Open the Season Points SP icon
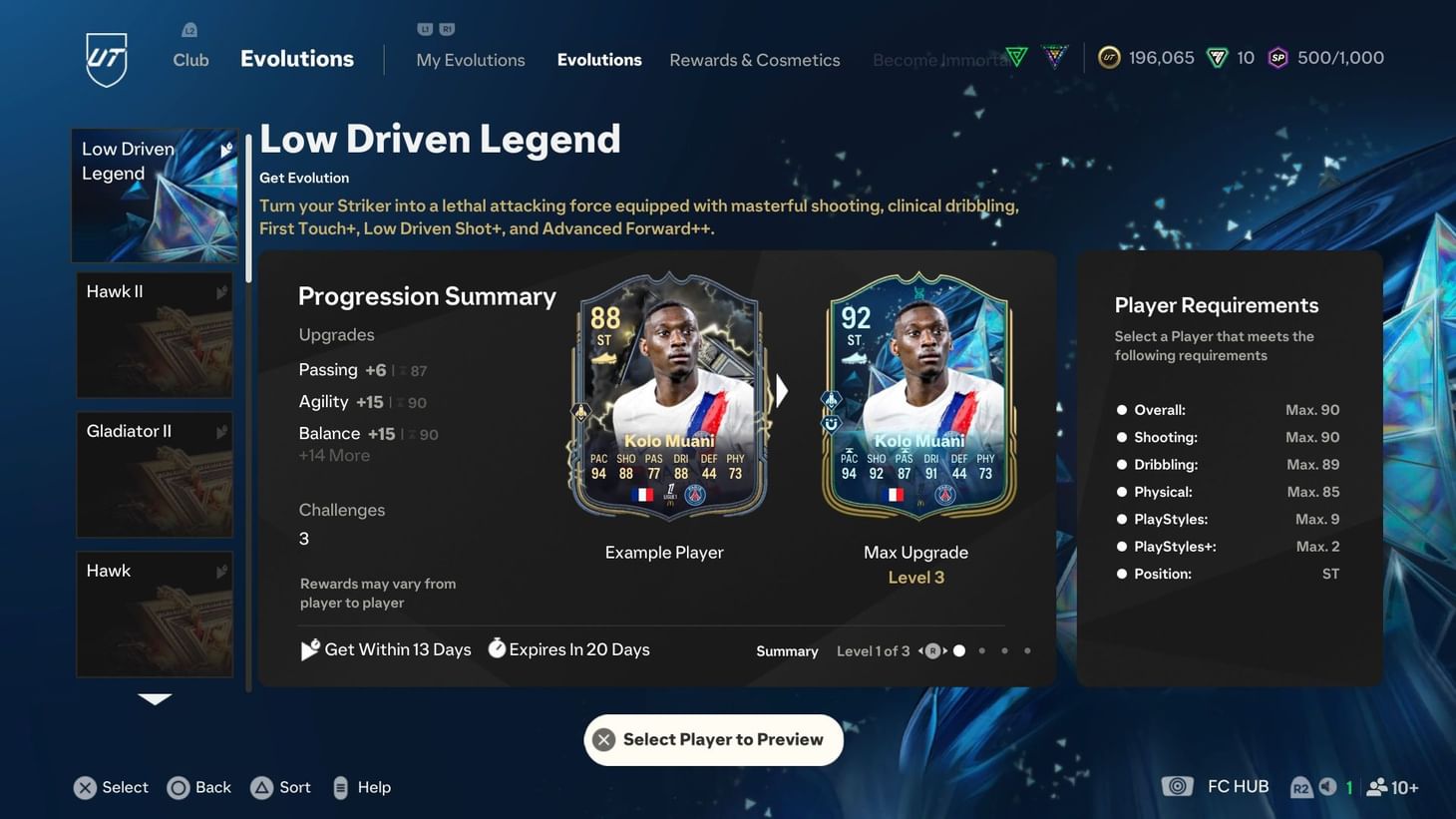 tap(1277, 57)
